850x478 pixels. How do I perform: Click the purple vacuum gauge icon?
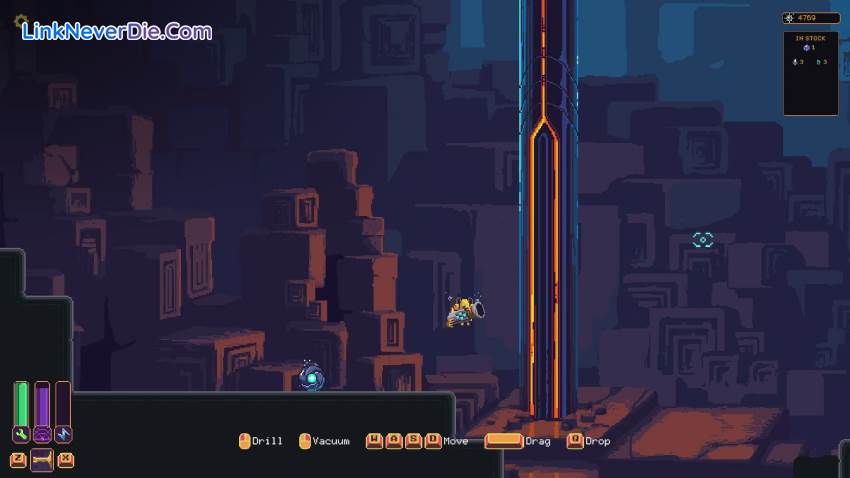(x=42, y=435)
